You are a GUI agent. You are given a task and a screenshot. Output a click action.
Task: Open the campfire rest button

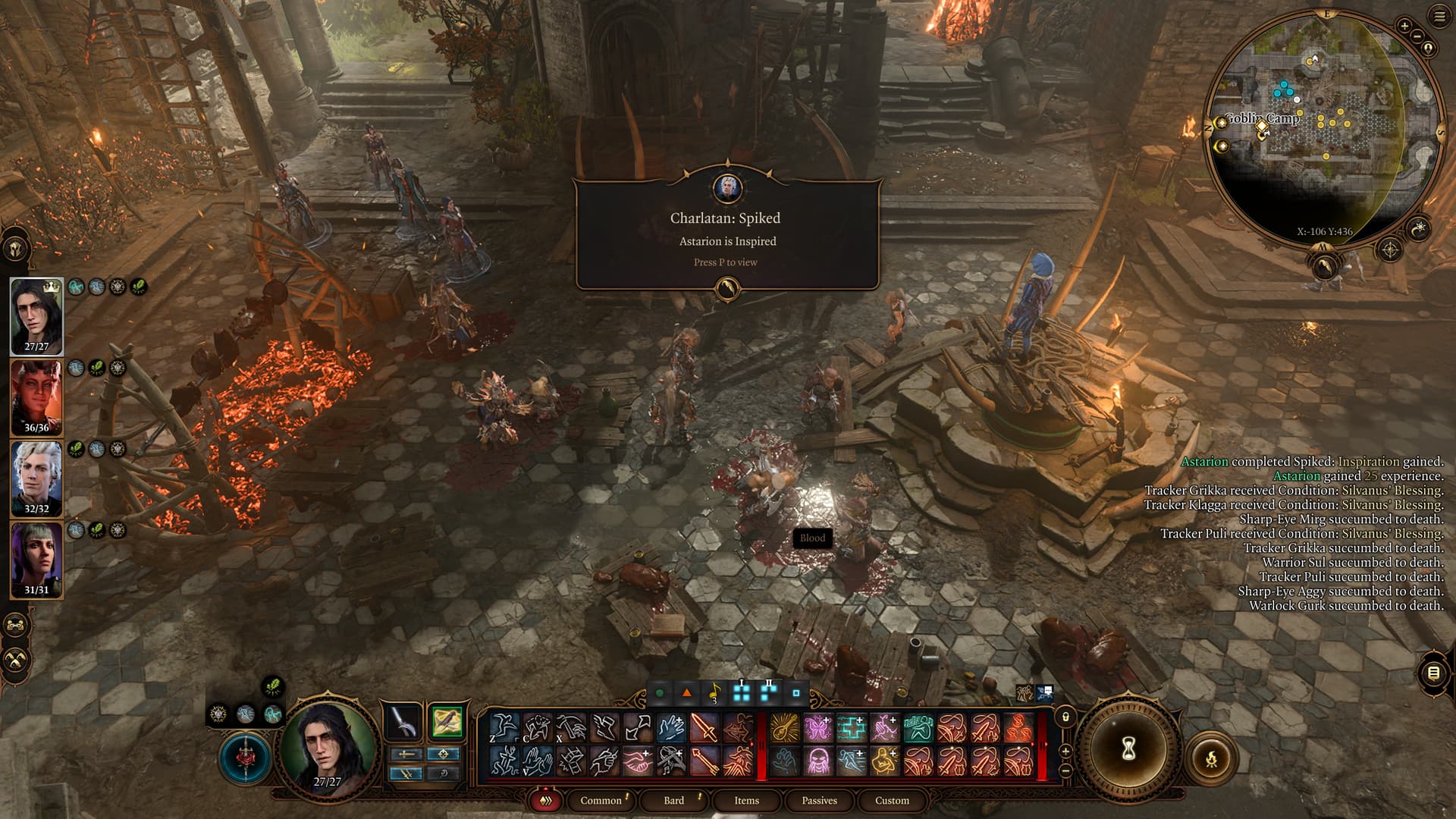[x=1211, y=758]
